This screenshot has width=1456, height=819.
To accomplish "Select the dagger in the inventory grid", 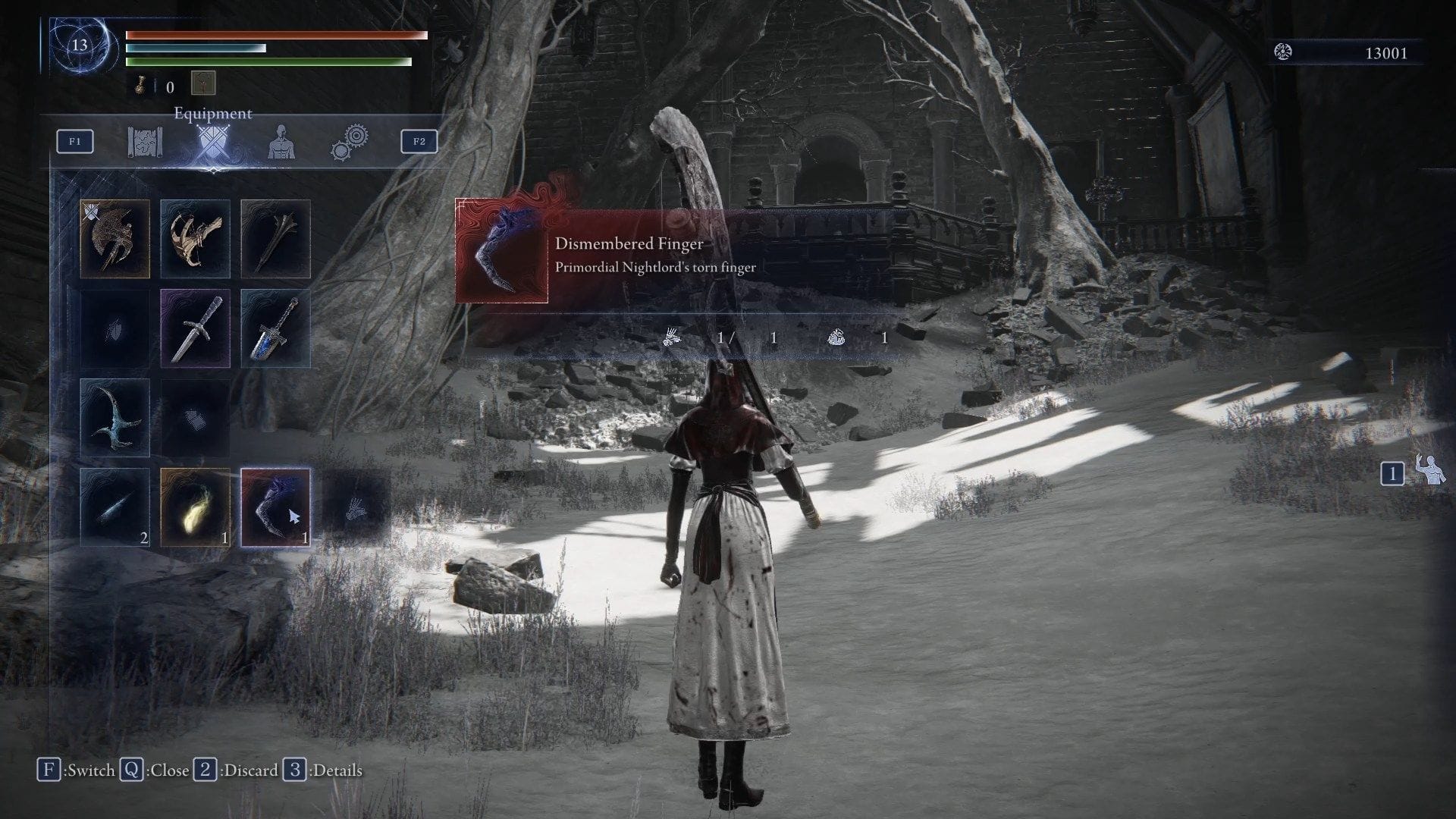I will pyautogui.click(x=196, y=328).
